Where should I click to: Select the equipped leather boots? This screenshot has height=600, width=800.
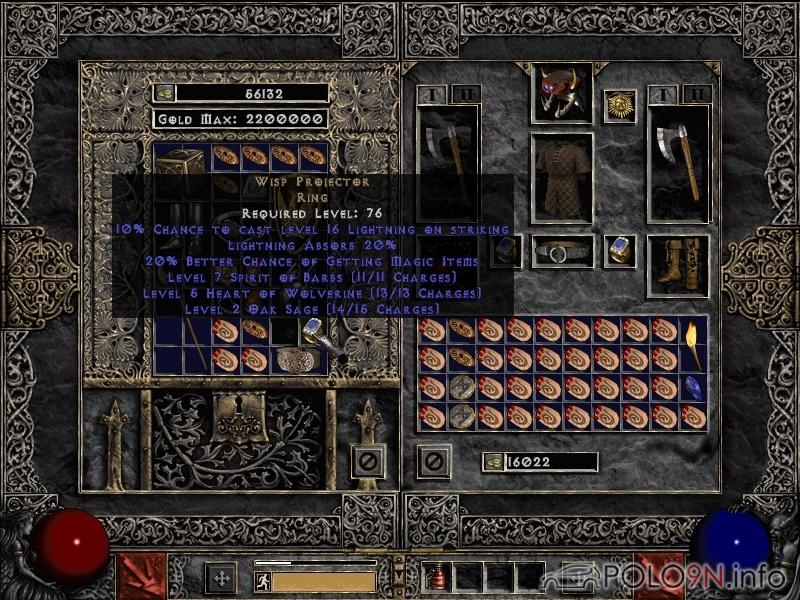pyautogui.click(x=678, y=266)
